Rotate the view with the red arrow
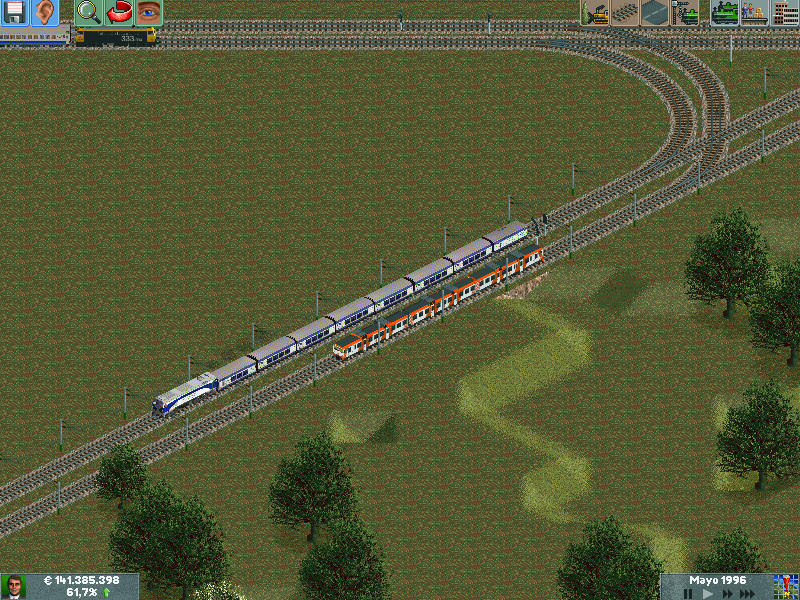This screenshot has height=600, width=800. coord(119,13)
